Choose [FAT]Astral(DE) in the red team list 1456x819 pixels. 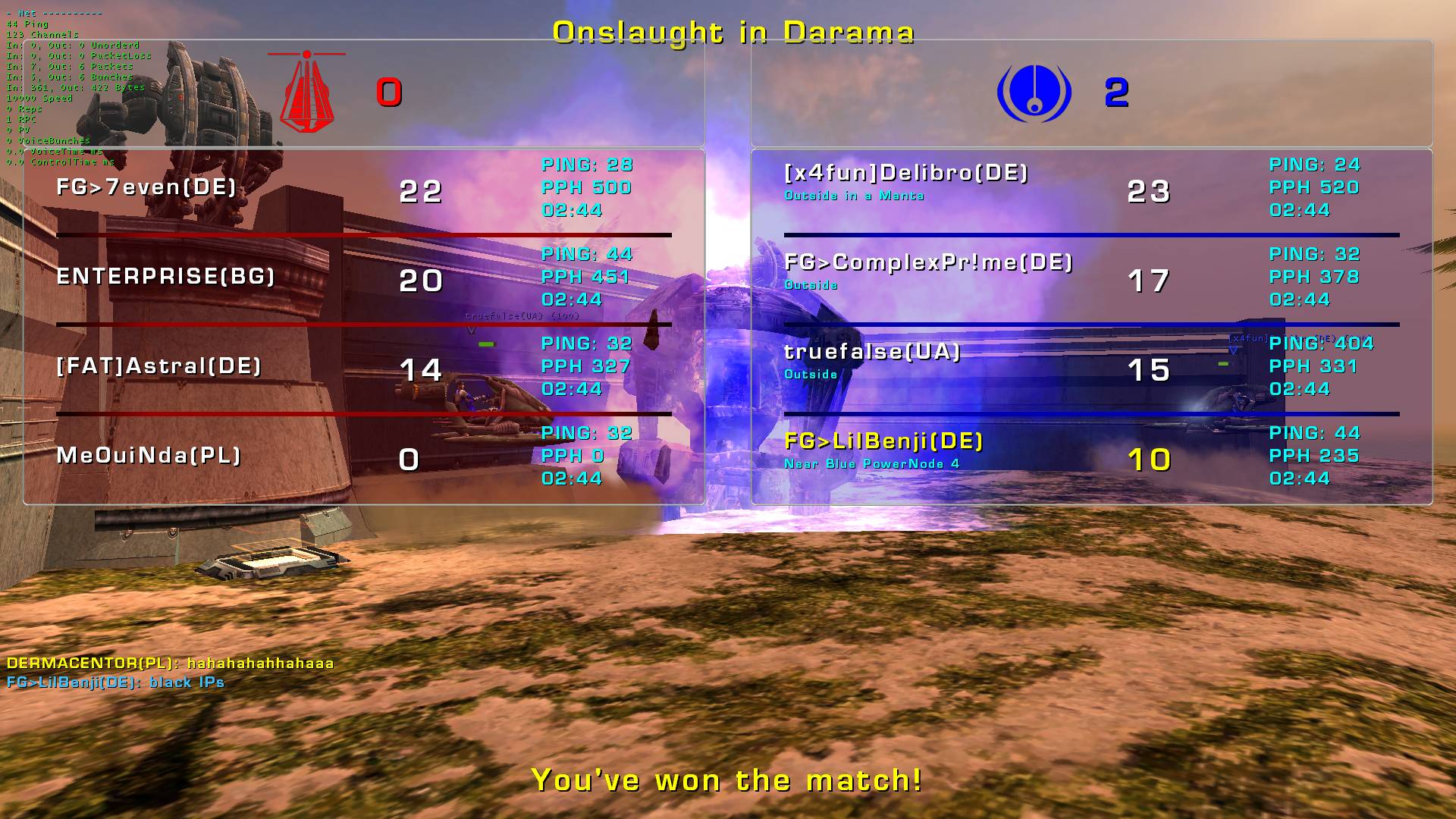(x=158, y=366)
